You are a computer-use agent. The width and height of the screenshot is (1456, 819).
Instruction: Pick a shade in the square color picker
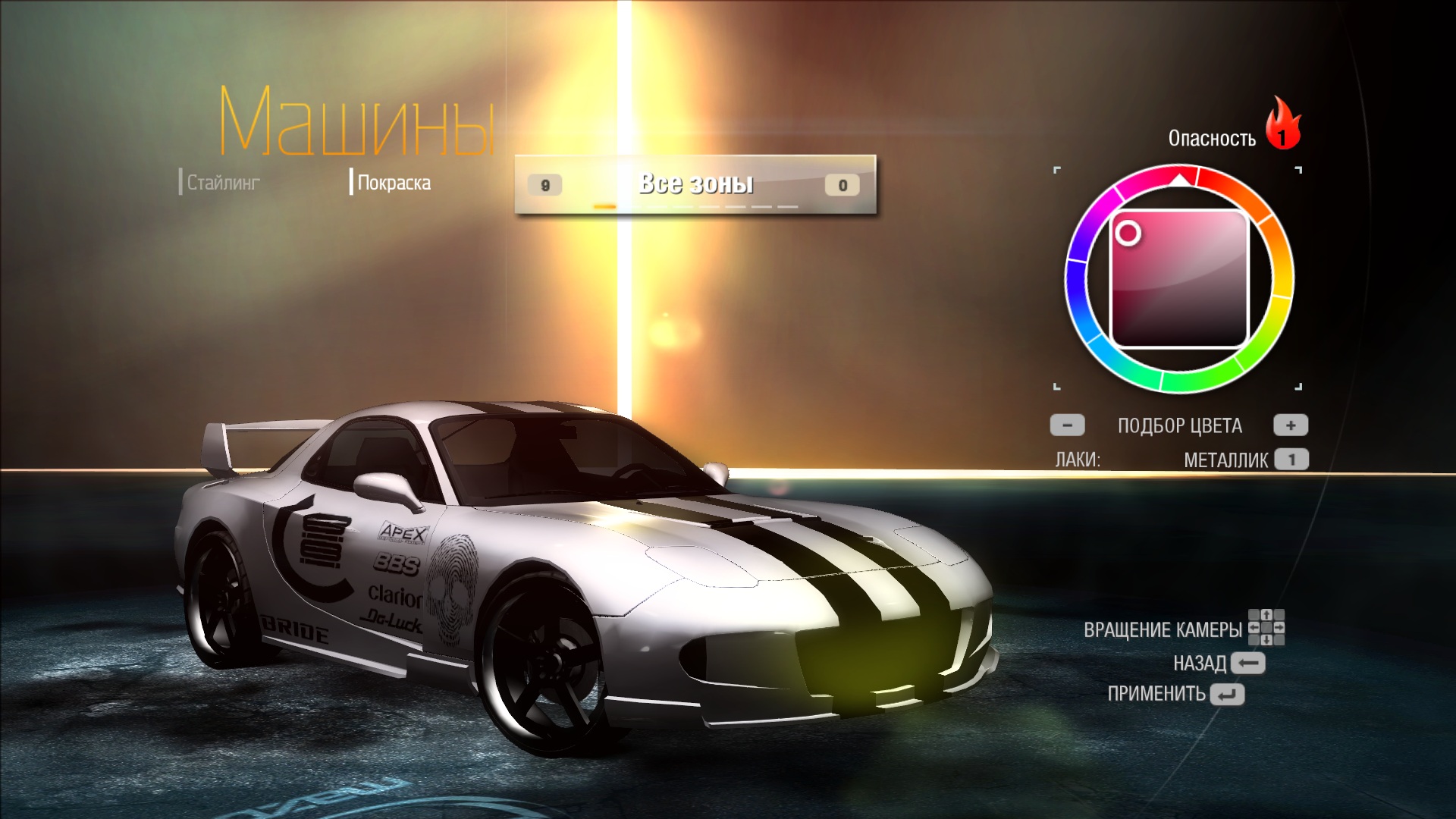[x=1180, y=279]
